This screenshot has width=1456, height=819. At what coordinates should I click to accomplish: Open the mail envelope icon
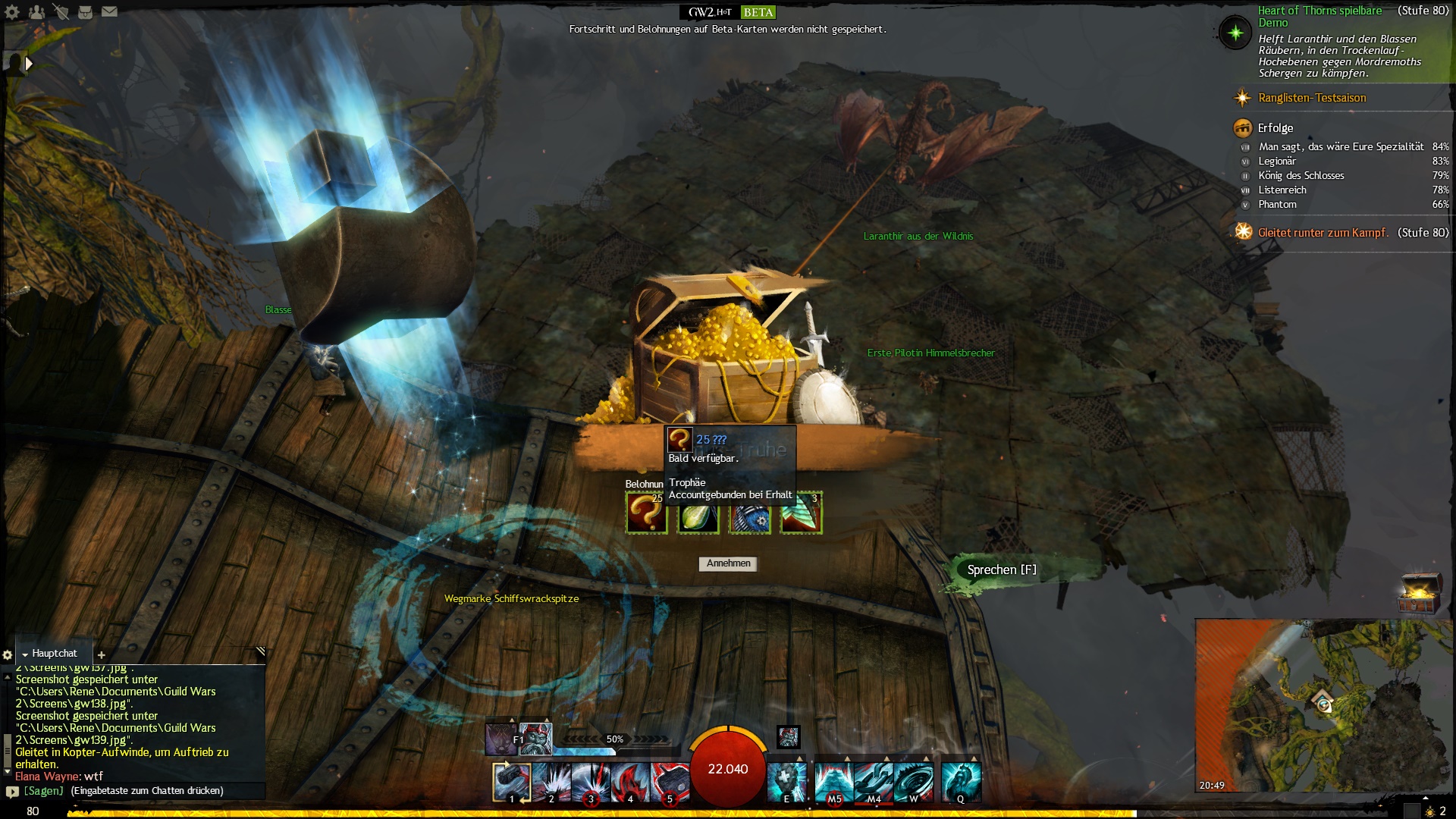point(109,12)
